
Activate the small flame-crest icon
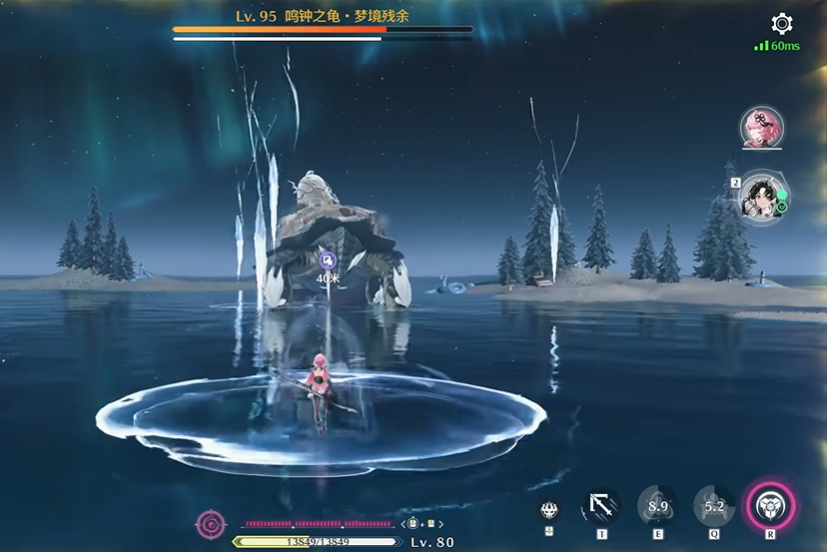pyautogui.click(x=548, y=509)
